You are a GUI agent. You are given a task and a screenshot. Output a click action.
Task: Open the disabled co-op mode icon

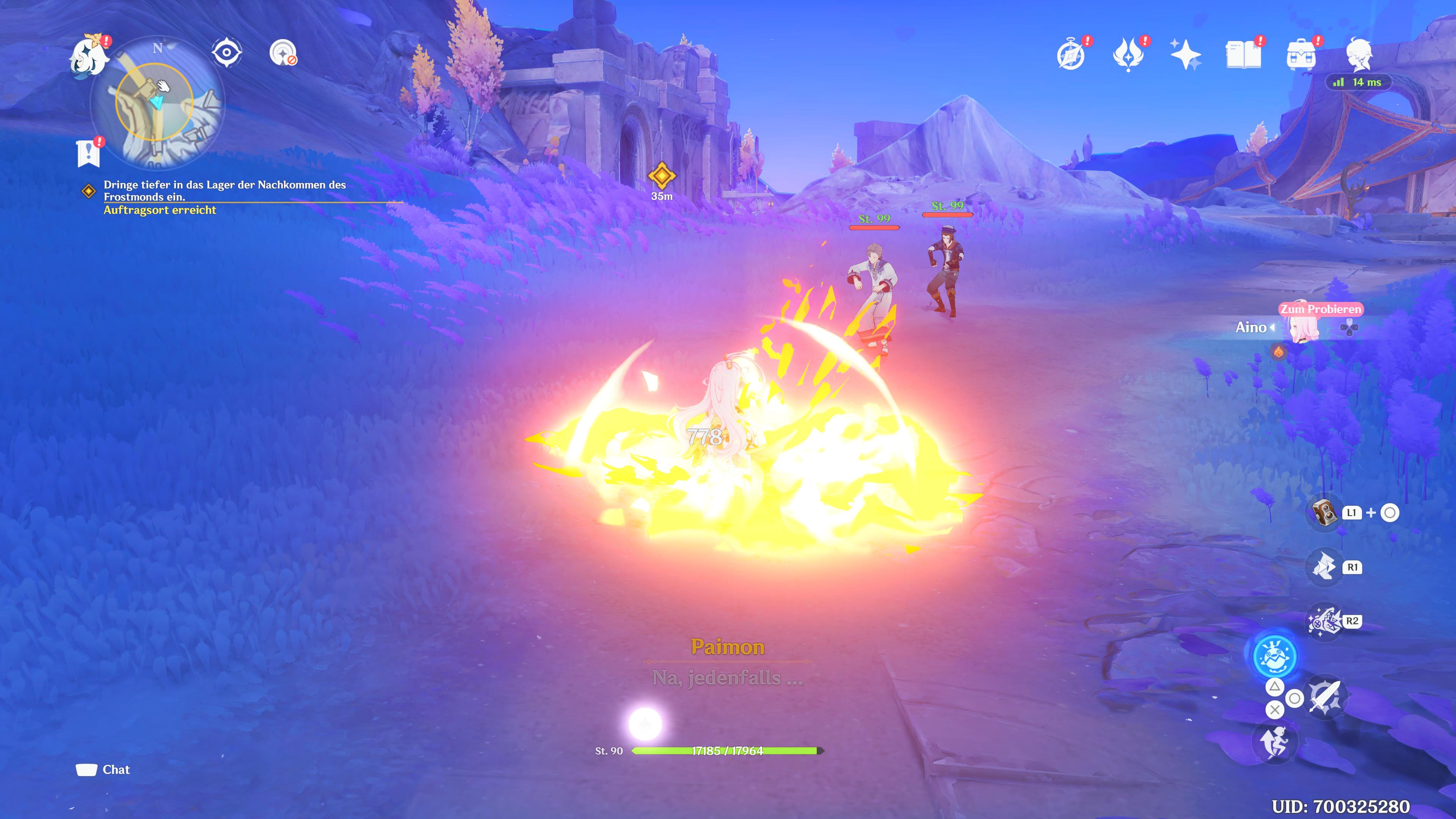[x=282, y=53]
